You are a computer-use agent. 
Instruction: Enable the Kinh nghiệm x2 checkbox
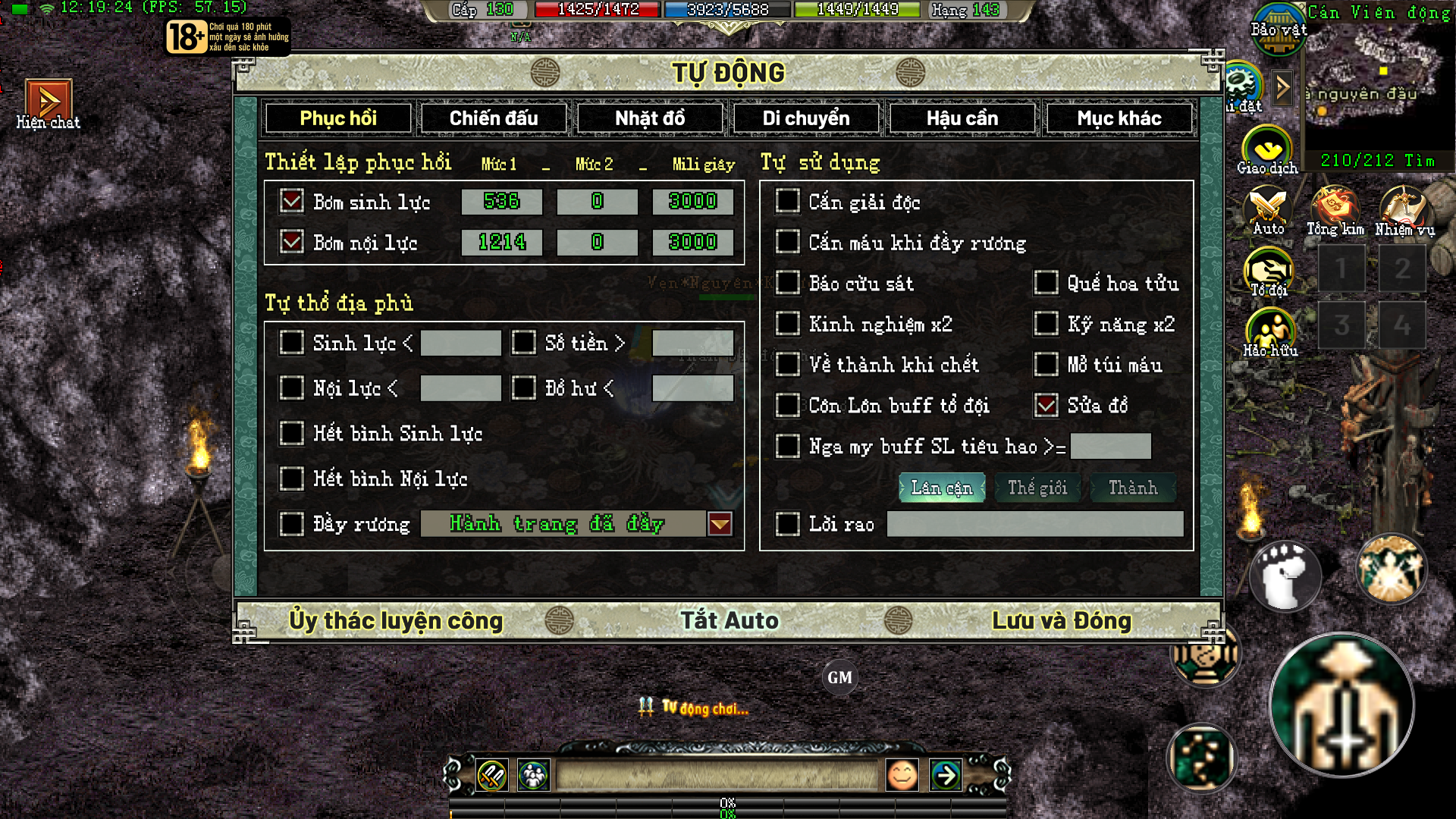787,324
